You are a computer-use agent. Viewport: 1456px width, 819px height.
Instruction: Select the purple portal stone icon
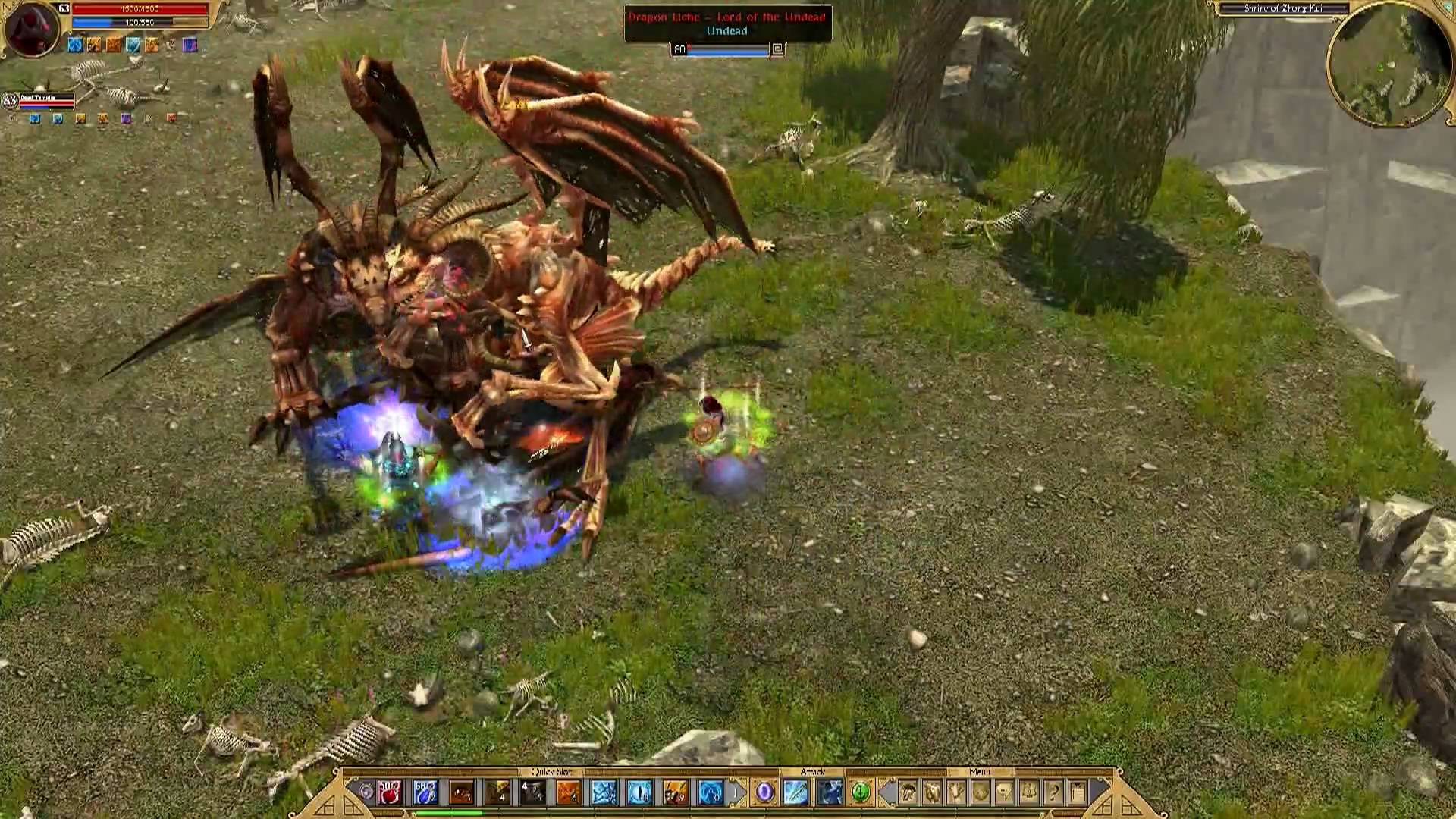pos(764,792)
